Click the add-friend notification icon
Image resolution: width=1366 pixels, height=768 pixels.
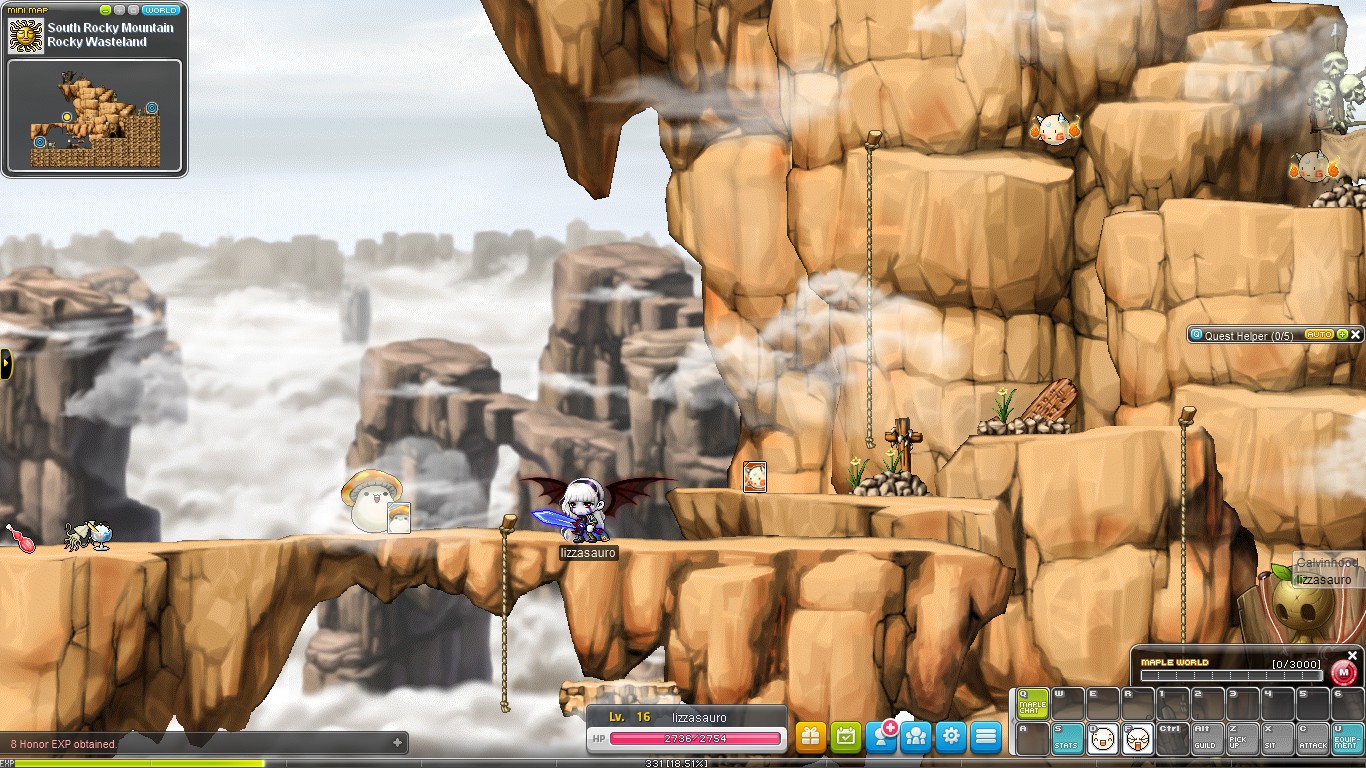881,736
